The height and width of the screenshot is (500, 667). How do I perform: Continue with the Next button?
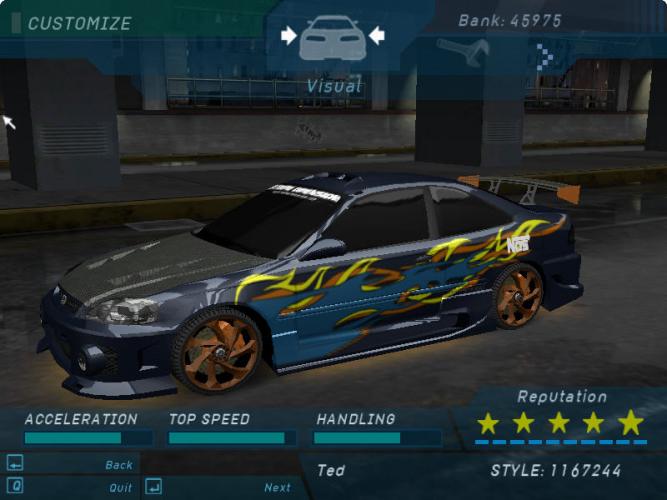click(x=277, y=488)
